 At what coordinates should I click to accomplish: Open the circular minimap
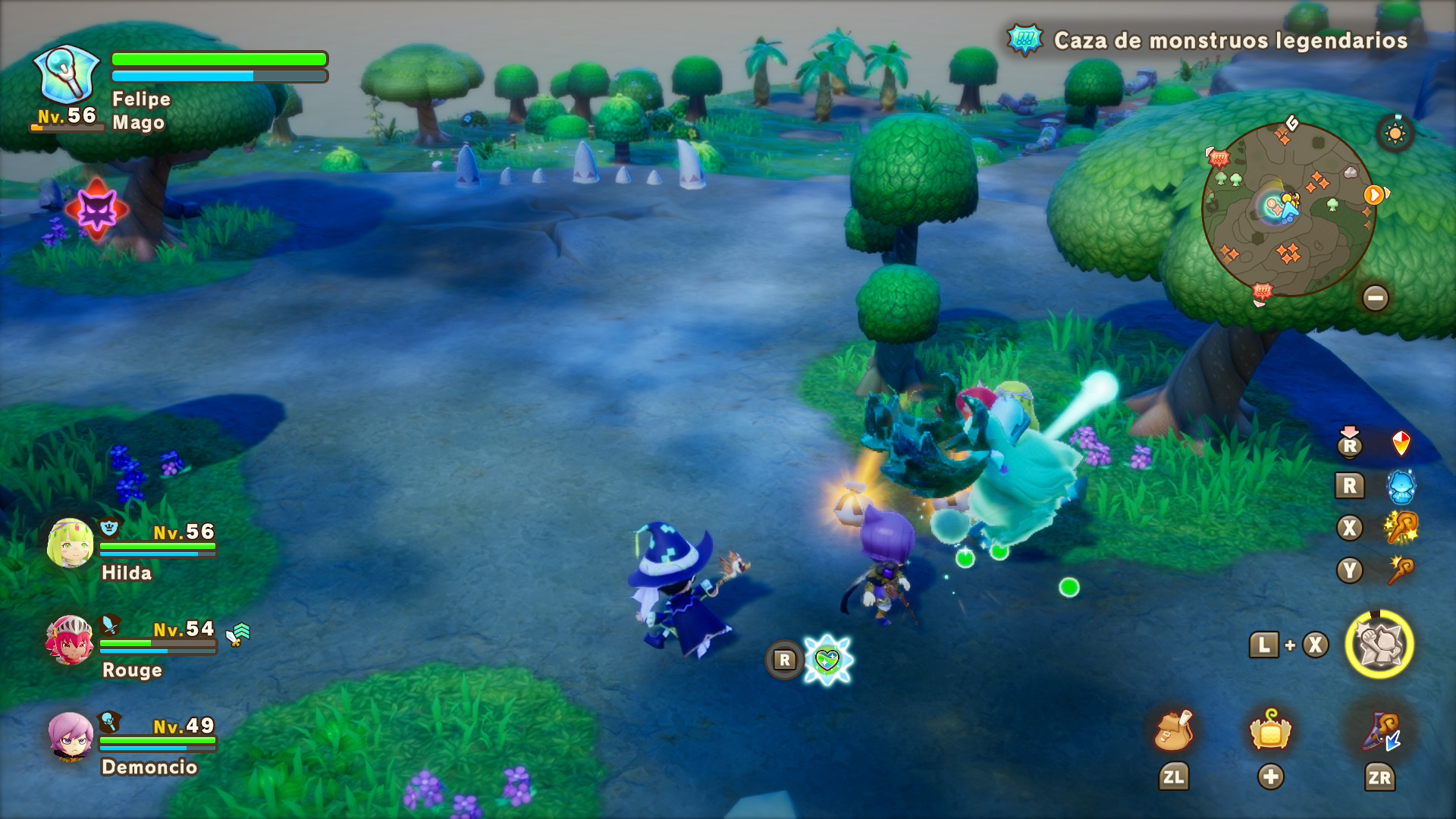click(x=1288, y=209)
